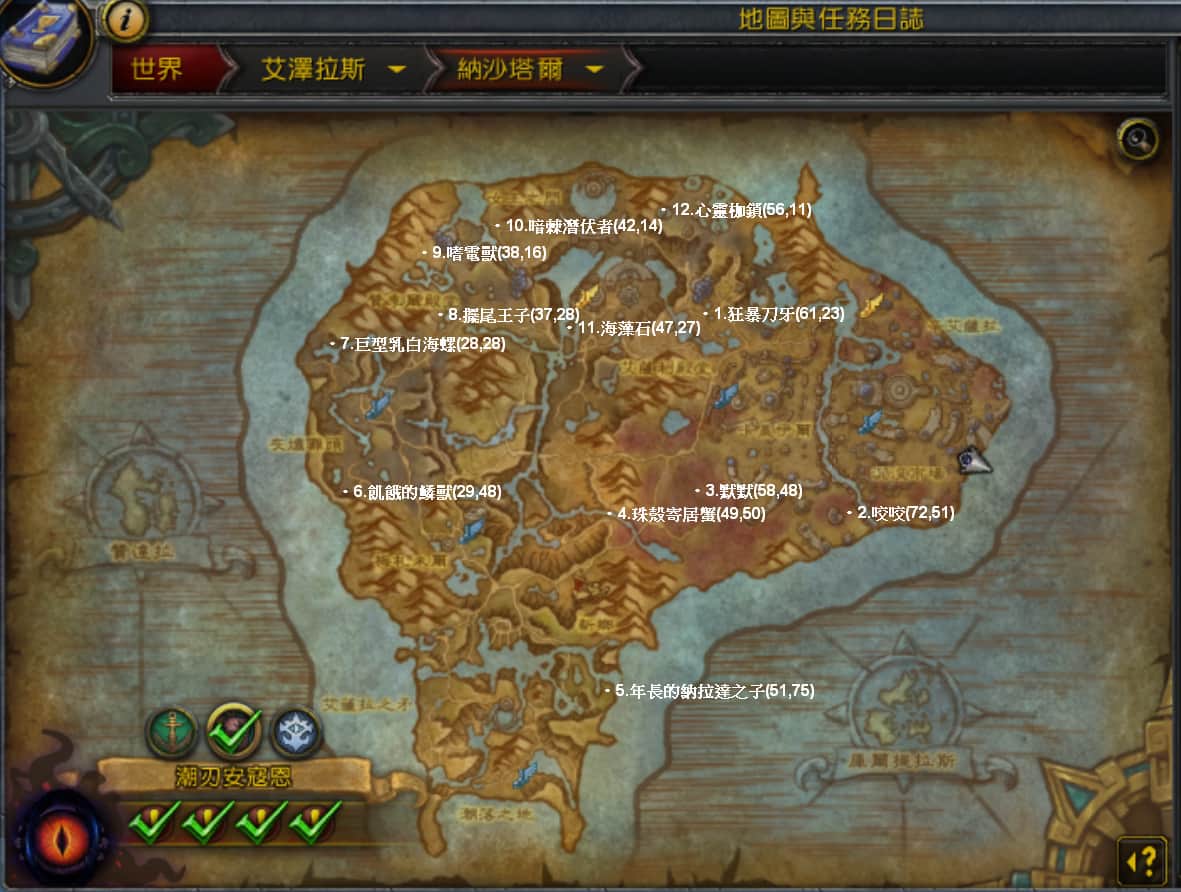This screenshot has height=892, width=1181.
Task: Open the map info button
Action: pyautogui.click(x=125, y=19)
